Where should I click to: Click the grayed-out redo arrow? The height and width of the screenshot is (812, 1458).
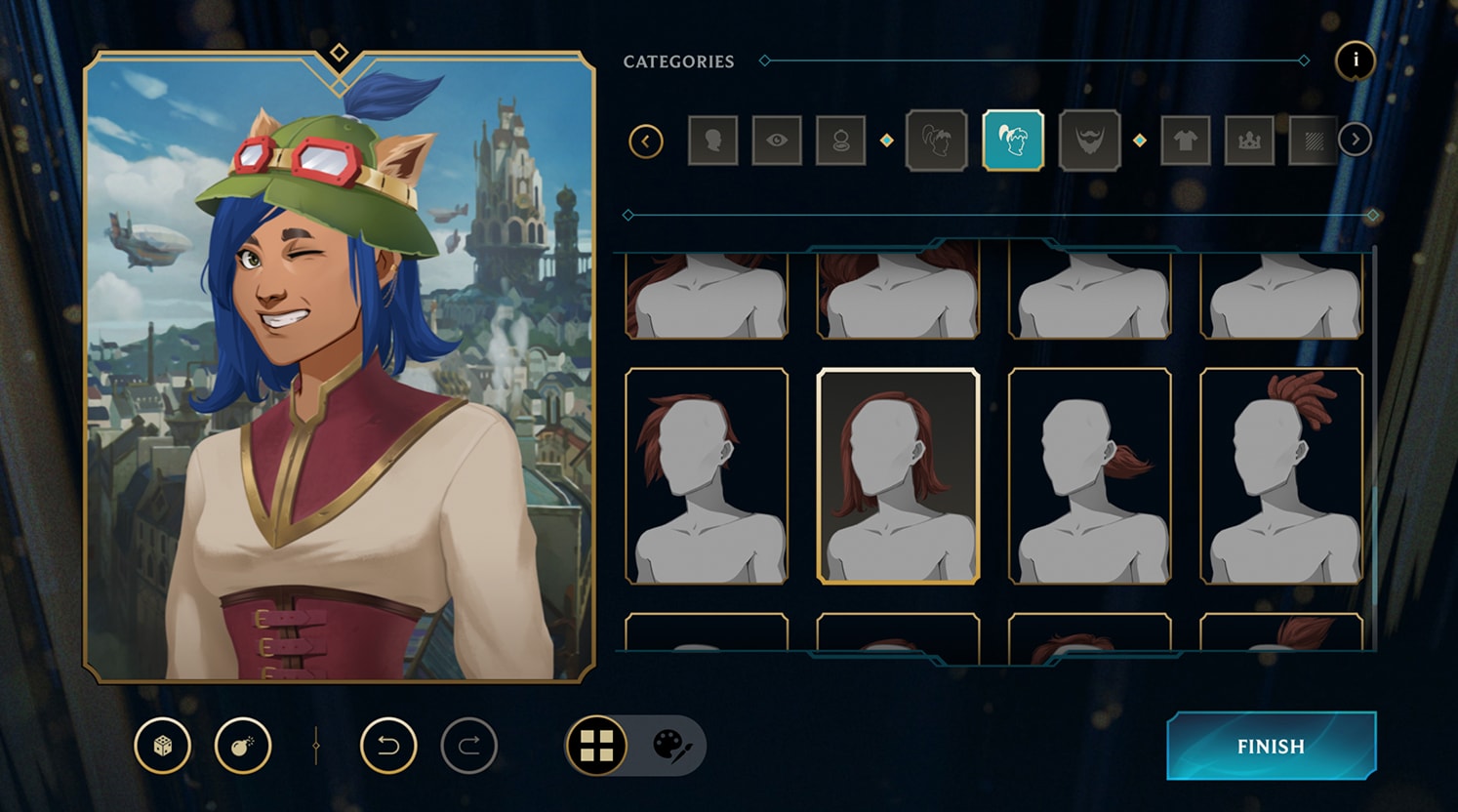470,745
